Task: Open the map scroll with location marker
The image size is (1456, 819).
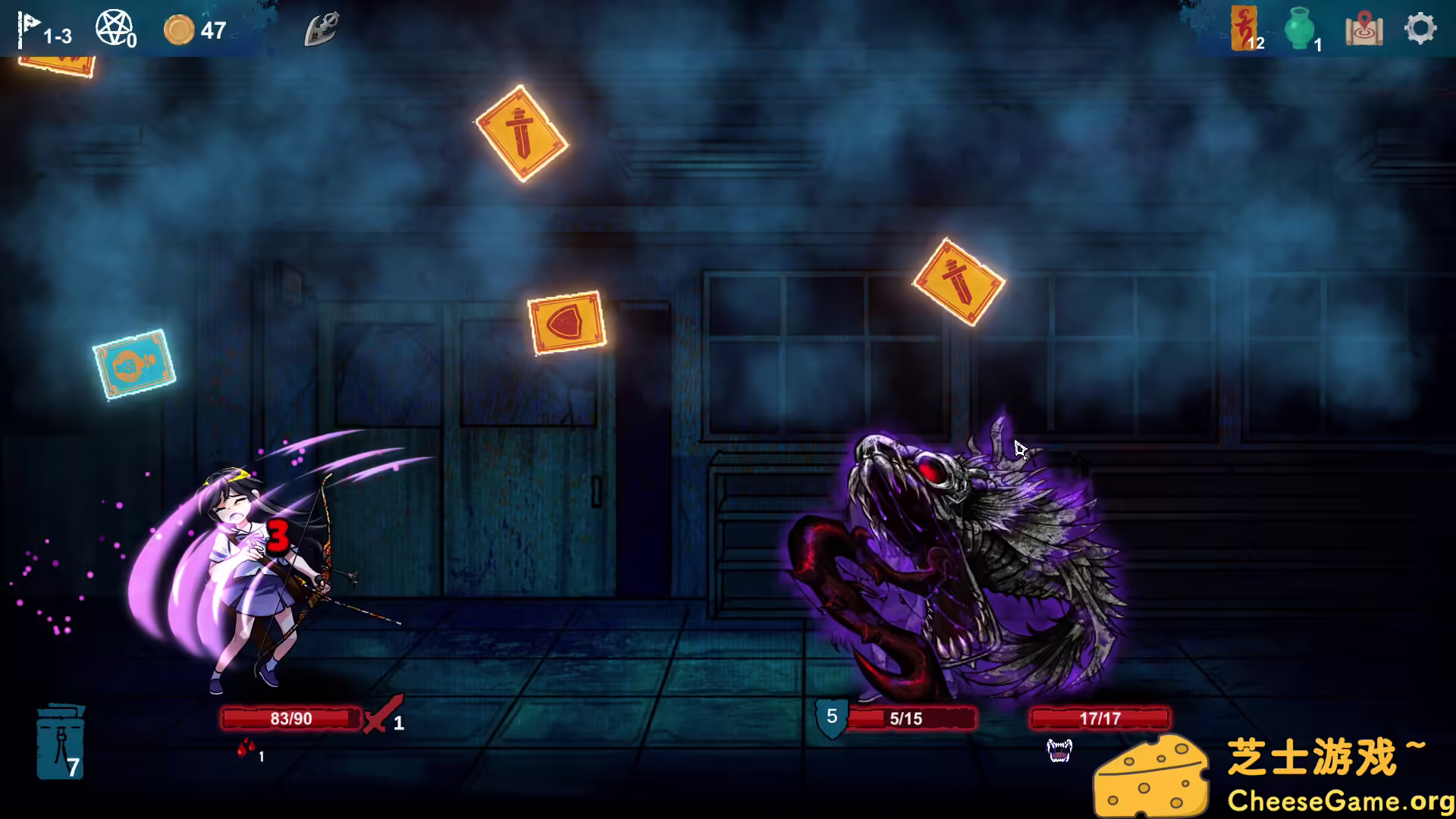Action: coord(1365,30)
